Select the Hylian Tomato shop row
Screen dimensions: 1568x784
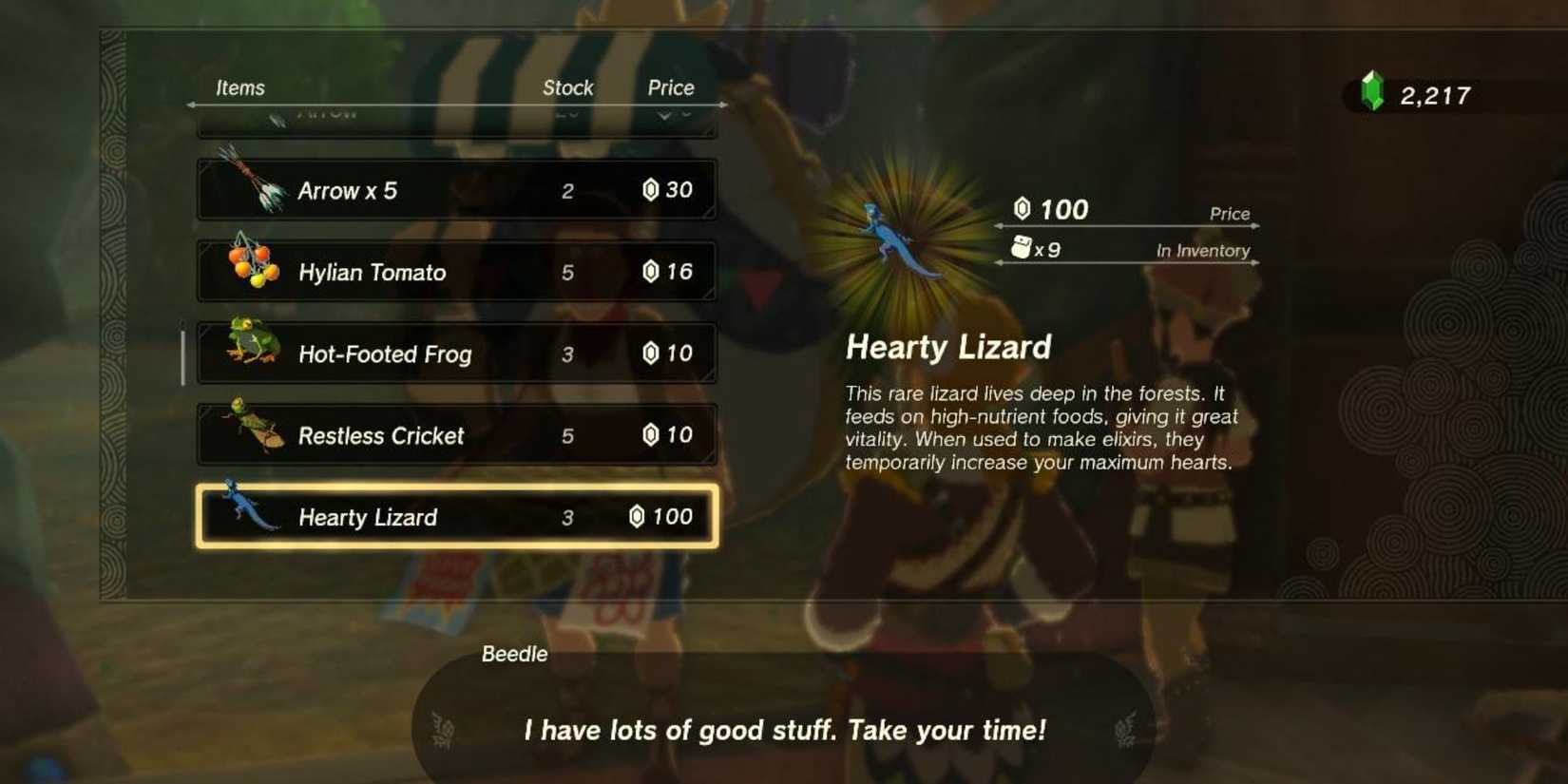[454, 270]
